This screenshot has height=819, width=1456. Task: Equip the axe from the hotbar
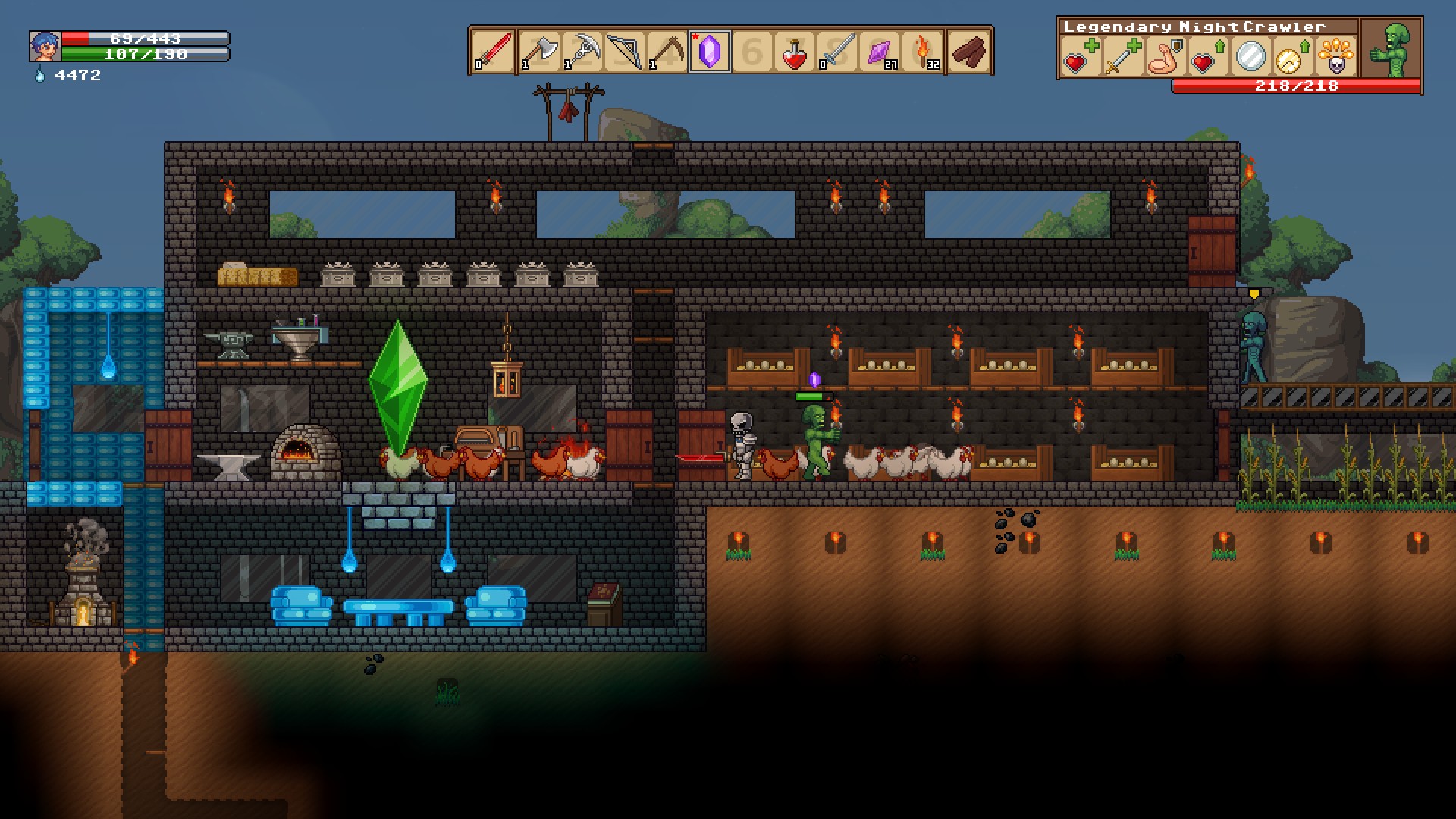point(538,52)
